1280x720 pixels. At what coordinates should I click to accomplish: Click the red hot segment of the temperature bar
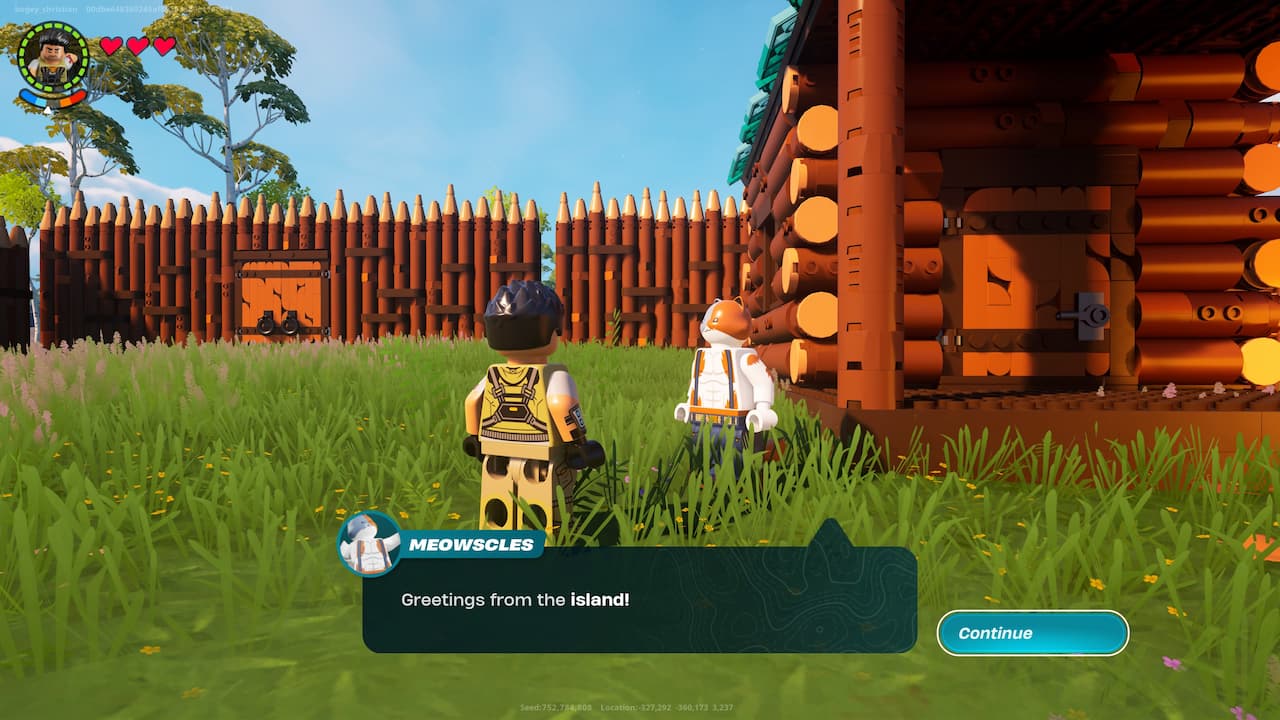pyautogui.click(x=77, y=97)
